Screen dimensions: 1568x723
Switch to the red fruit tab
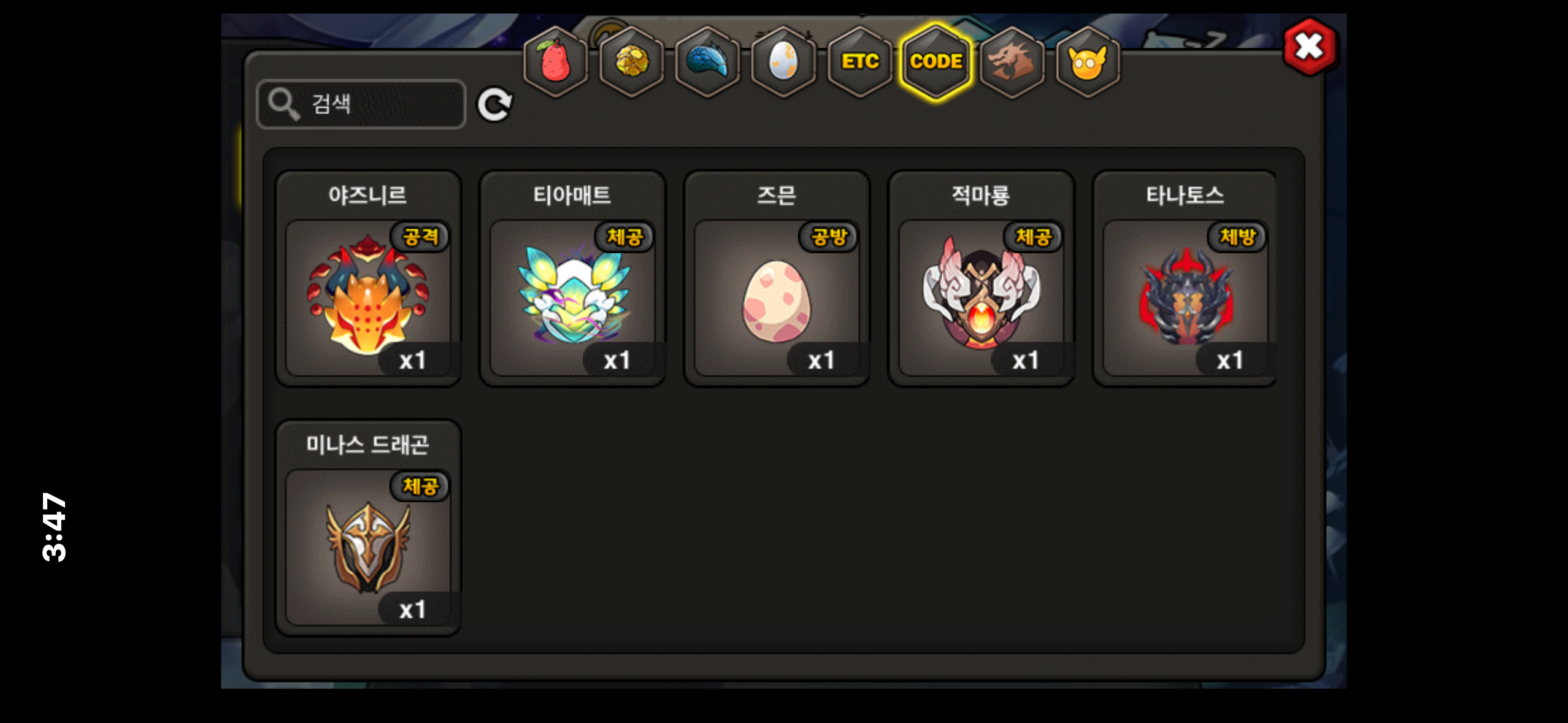pyautogui.click(x=555, y=62)
